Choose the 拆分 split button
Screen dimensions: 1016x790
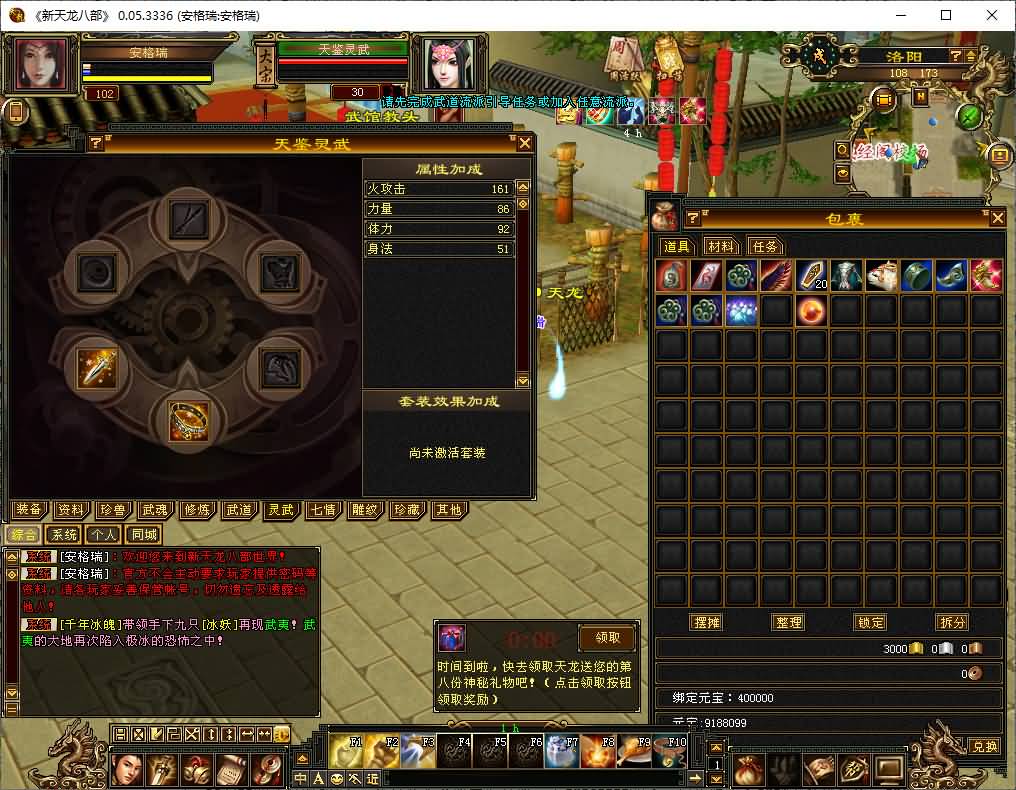[x=952, y=622]
